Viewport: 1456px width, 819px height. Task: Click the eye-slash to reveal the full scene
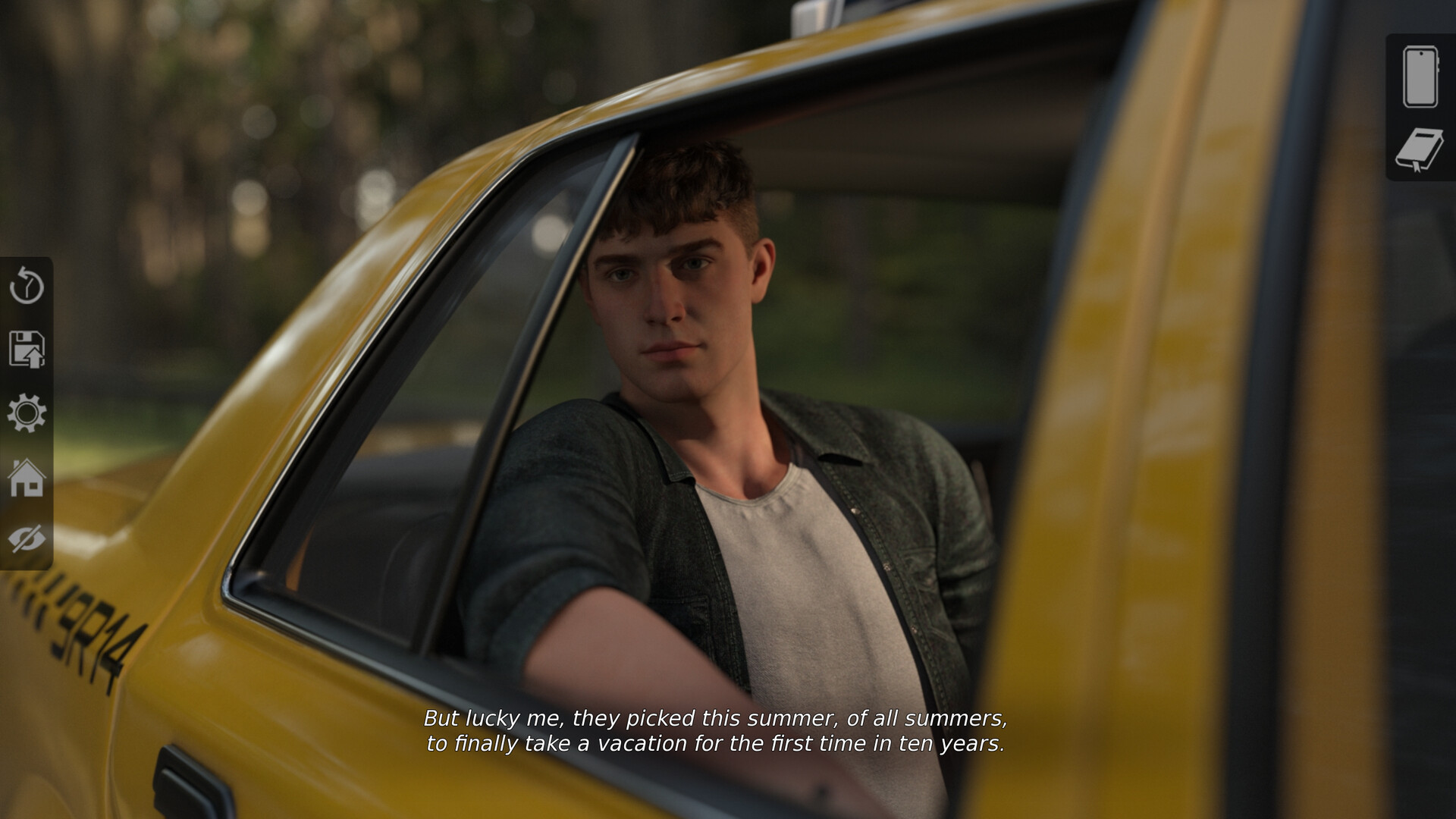(x=25, y=540)
